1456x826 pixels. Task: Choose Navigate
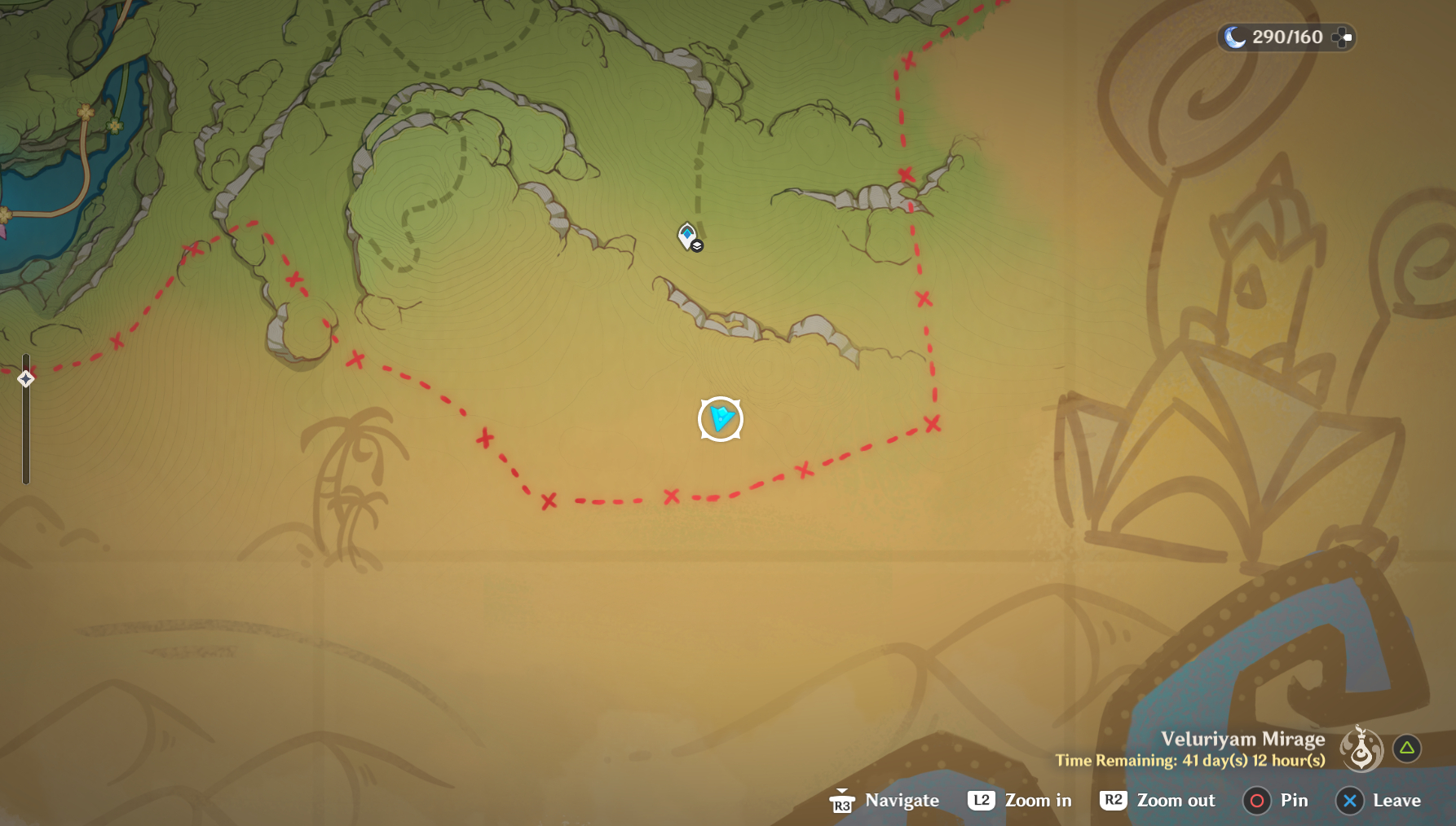[x=903, y=800]
